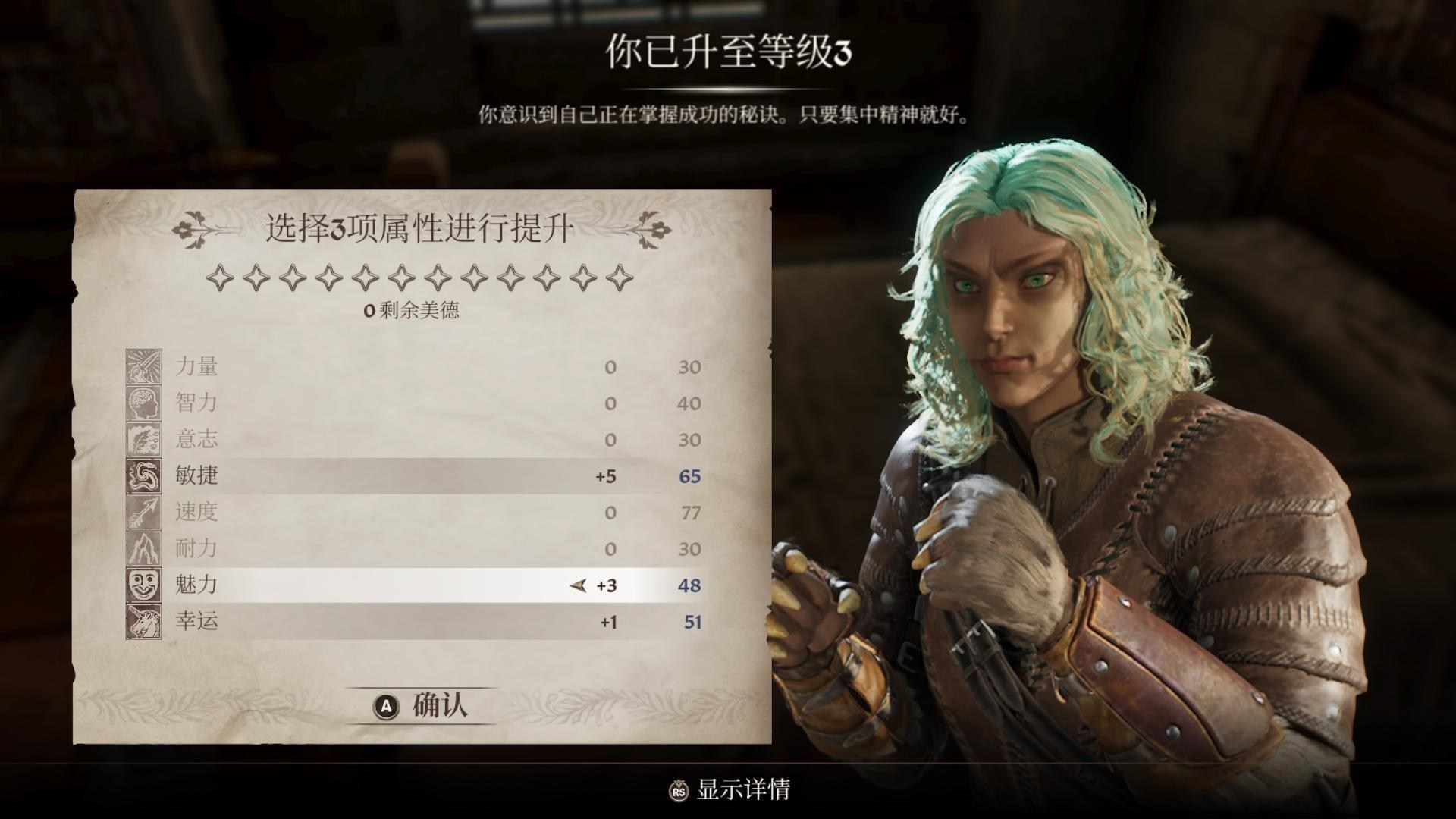Select the 速度 row with value 77
Screen dimensions: 1456x819
pos(417,512)
